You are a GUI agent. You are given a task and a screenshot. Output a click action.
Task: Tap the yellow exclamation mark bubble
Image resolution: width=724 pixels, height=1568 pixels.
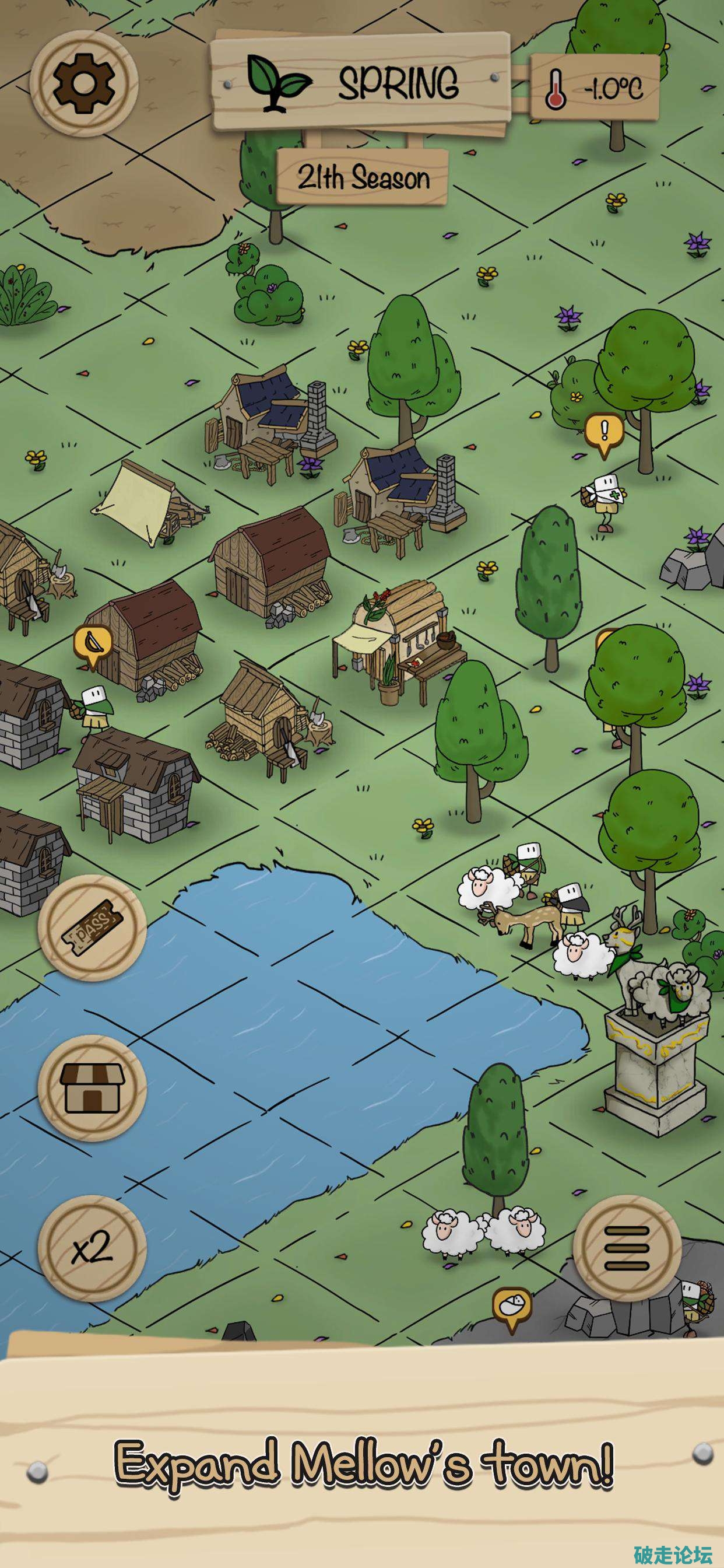click(603, 432)
